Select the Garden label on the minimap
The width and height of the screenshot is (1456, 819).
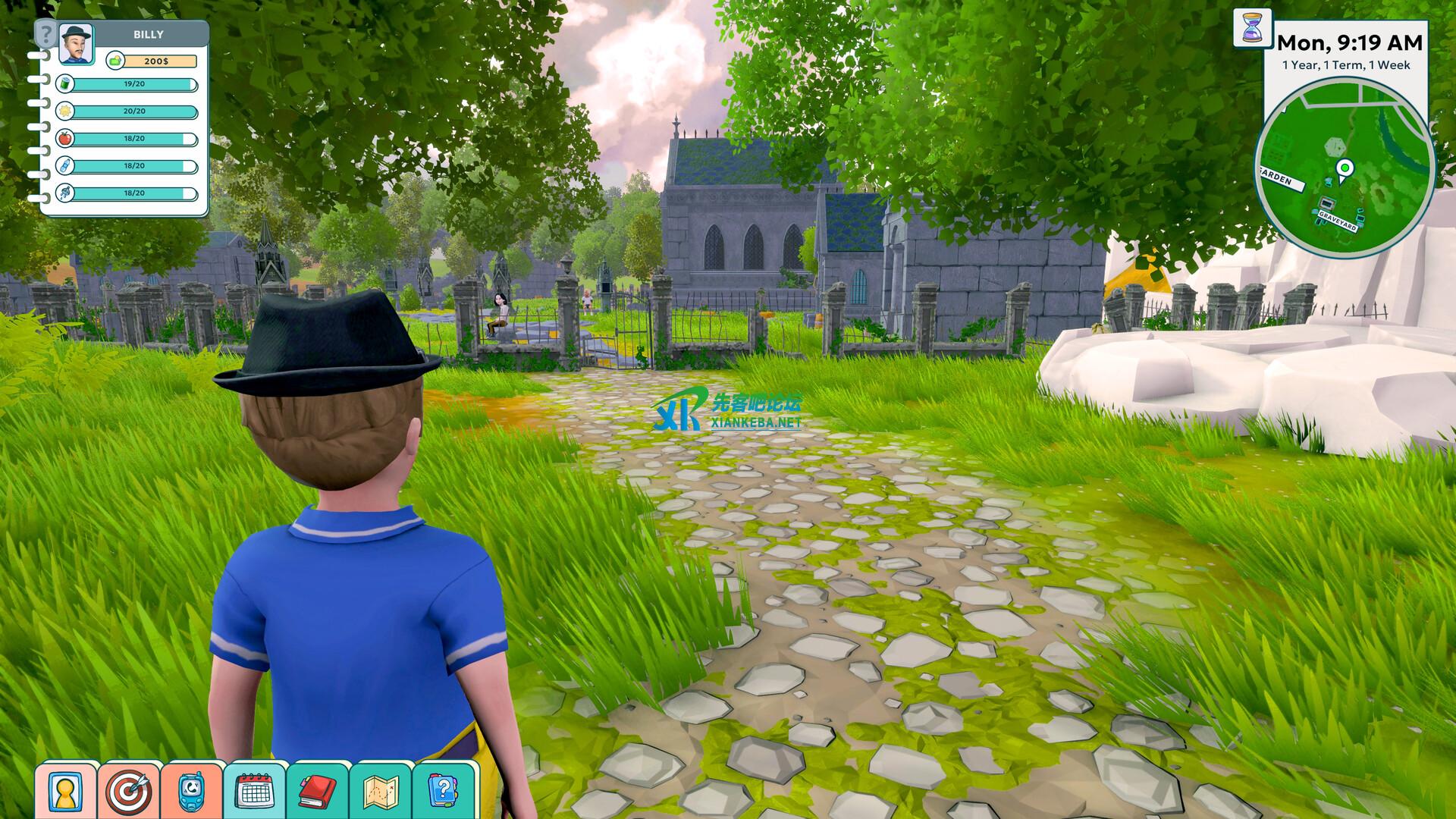[1279, 180]
